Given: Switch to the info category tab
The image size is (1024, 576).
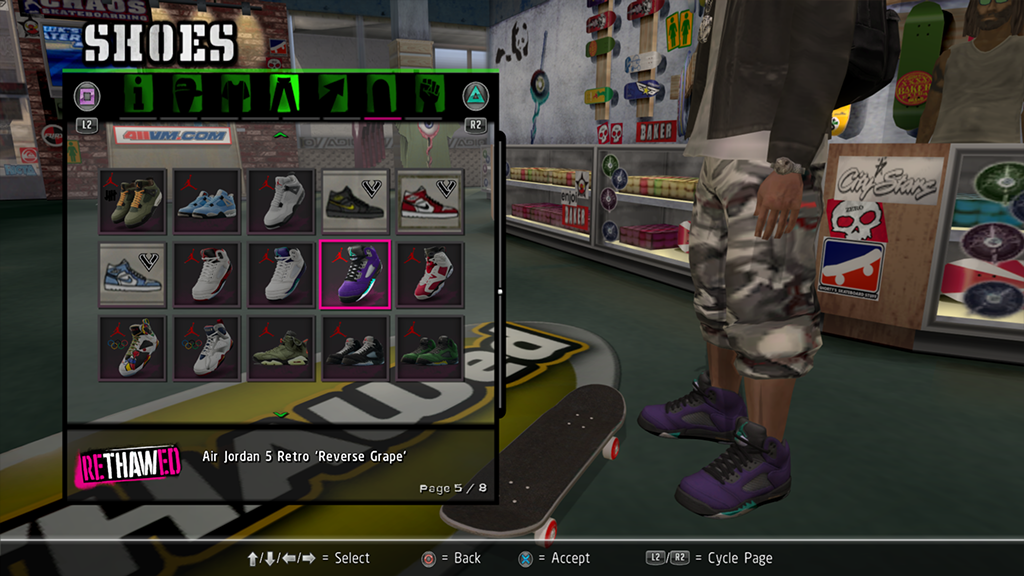Looking at the screenshot, I should pos(140,96).
